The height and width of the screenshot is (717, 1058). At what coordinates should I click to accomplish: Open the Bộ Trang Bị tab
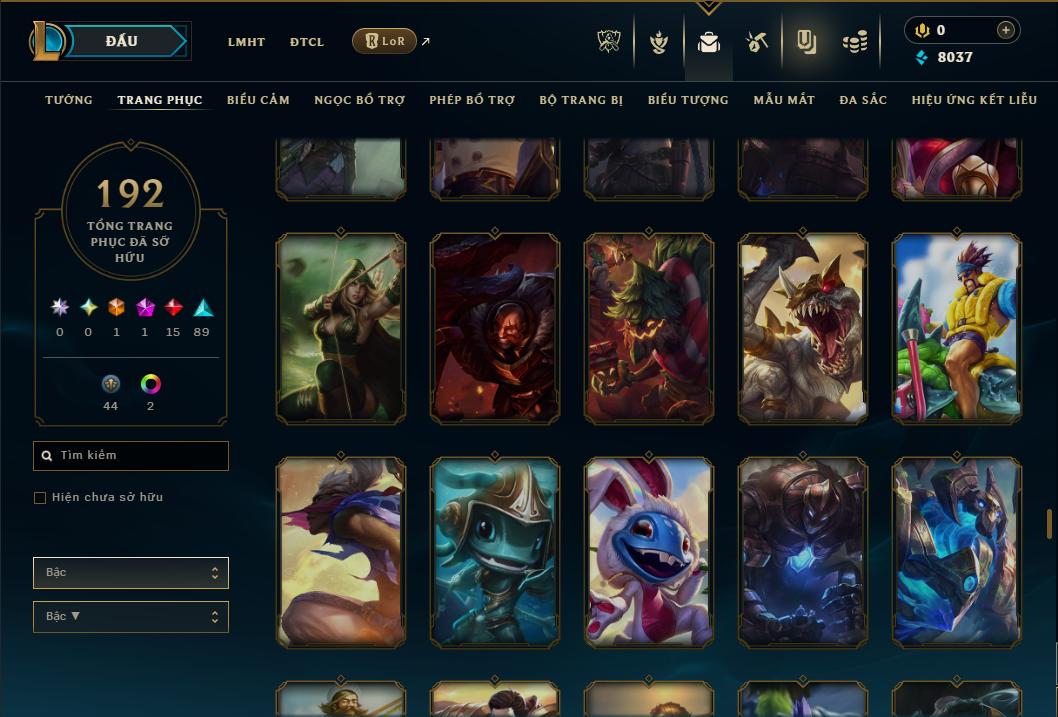click(581, 100)
